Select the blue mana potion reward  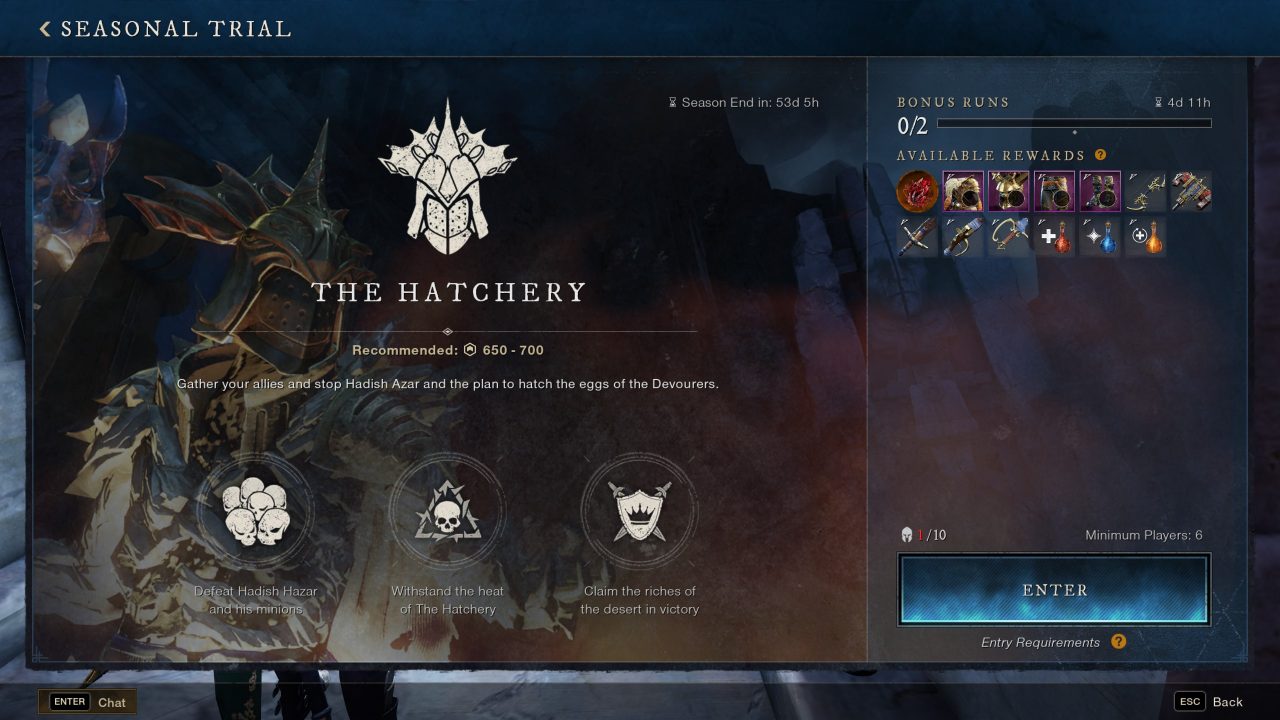(1102, 238)
